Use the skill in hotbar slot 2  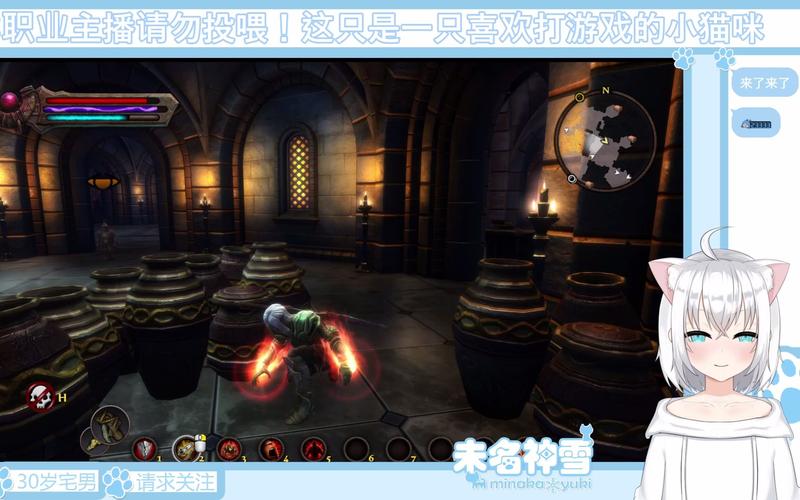tap(185, 449)
